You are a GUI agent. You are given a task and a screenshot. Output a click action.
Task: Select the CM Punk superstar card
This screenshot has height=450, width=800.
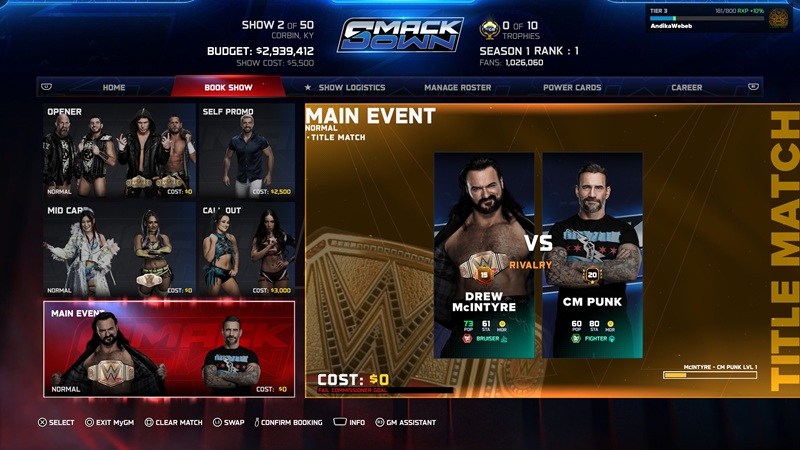[x=592, y=255]
